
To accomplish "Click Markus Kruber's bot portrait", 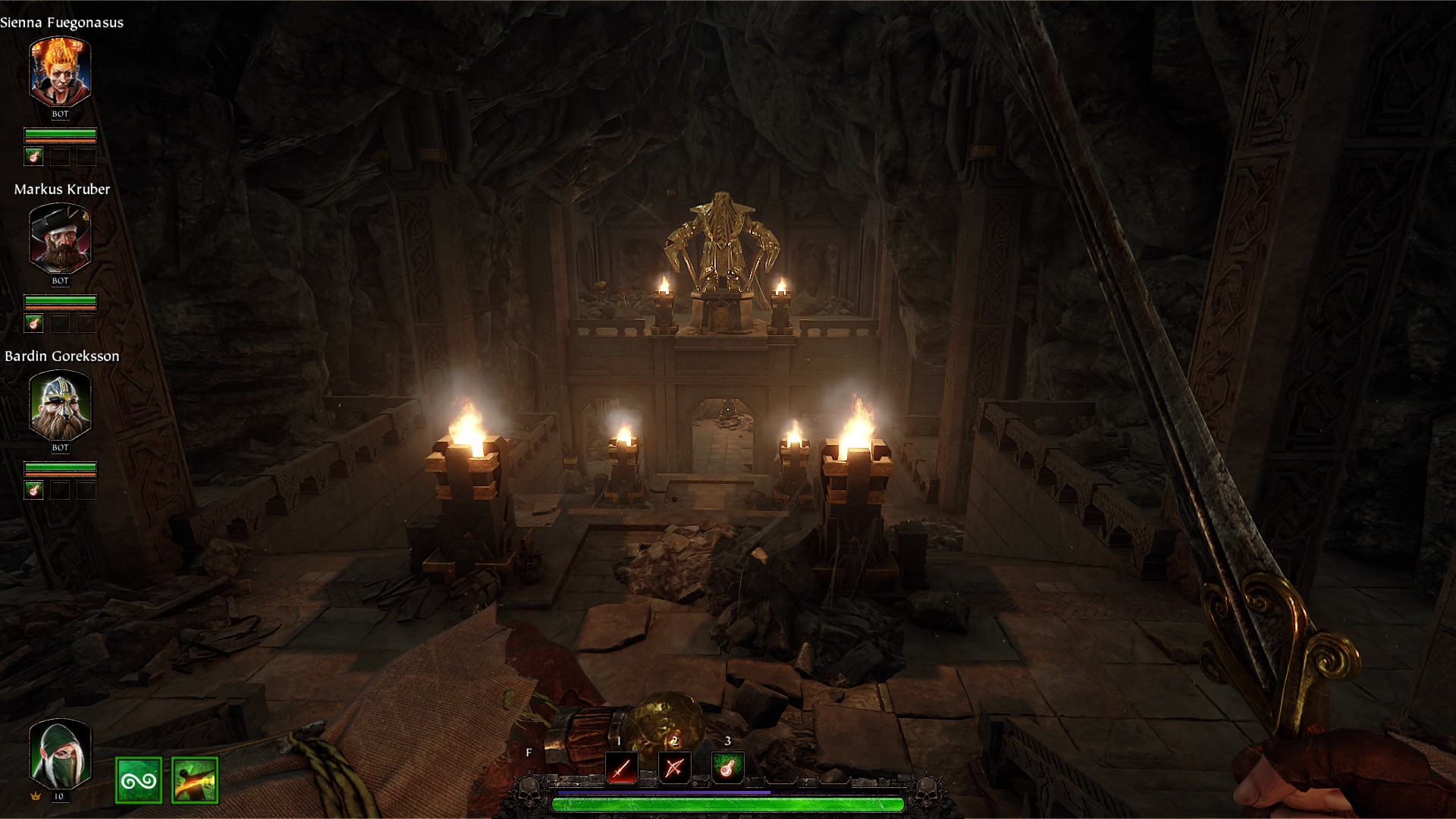I will coord(60,237).
